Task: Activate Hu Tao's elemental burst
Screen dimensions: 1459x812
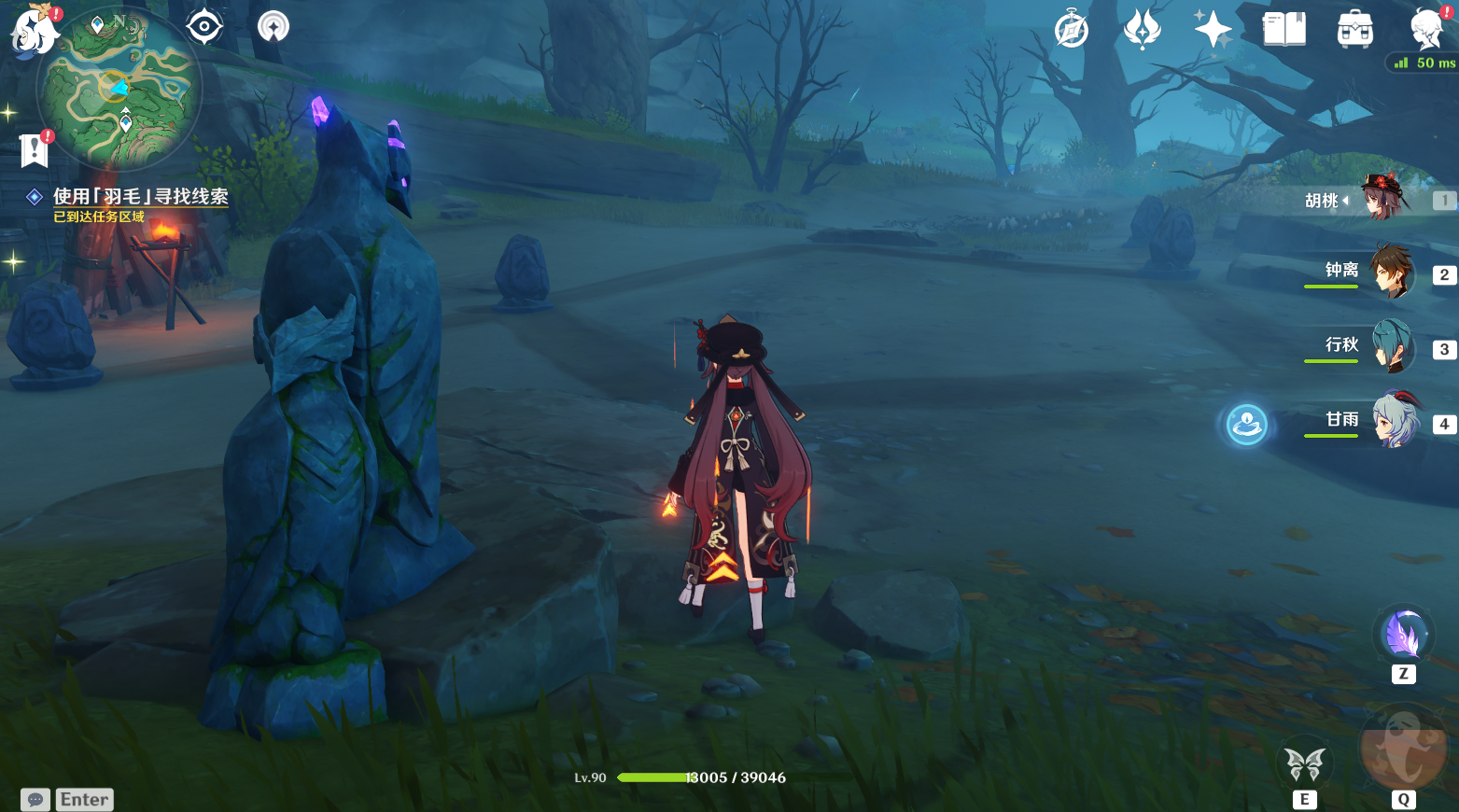Action: pyautogui.click(x=1402, y=749)
